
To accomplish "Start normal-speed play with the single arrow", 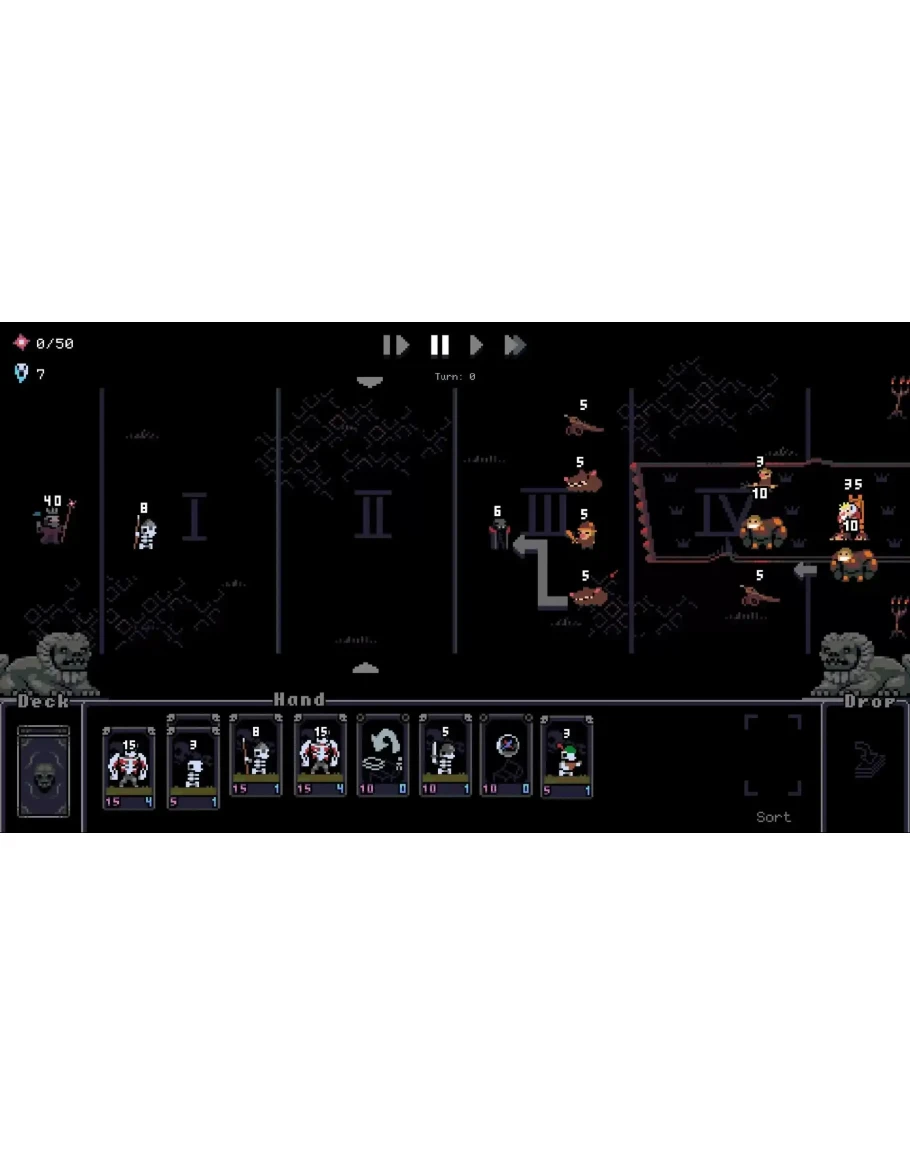I will pyautogui.click(x=477, y=345).
